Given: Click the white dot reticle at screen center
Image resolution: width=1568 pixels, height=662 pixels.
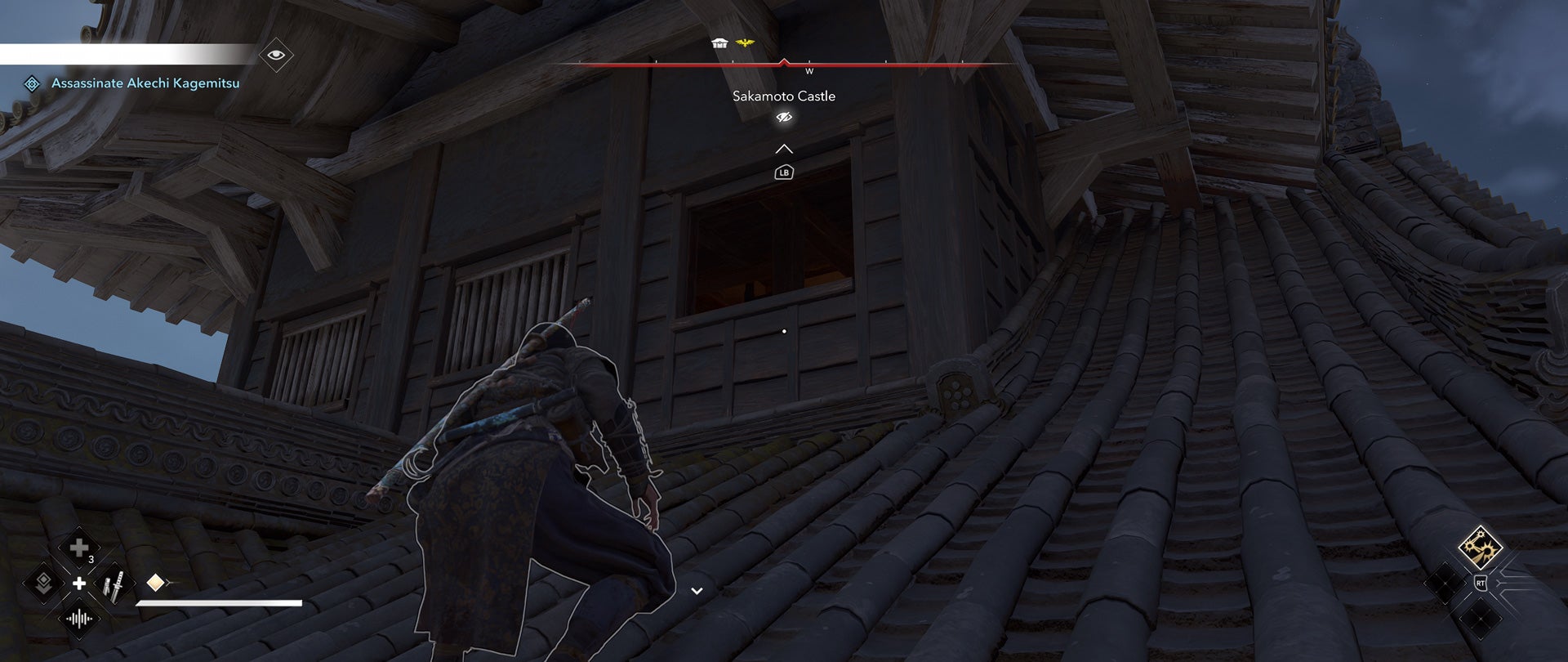Looking at the screenshot, I should pyautogui.click(x=785, y=330).
